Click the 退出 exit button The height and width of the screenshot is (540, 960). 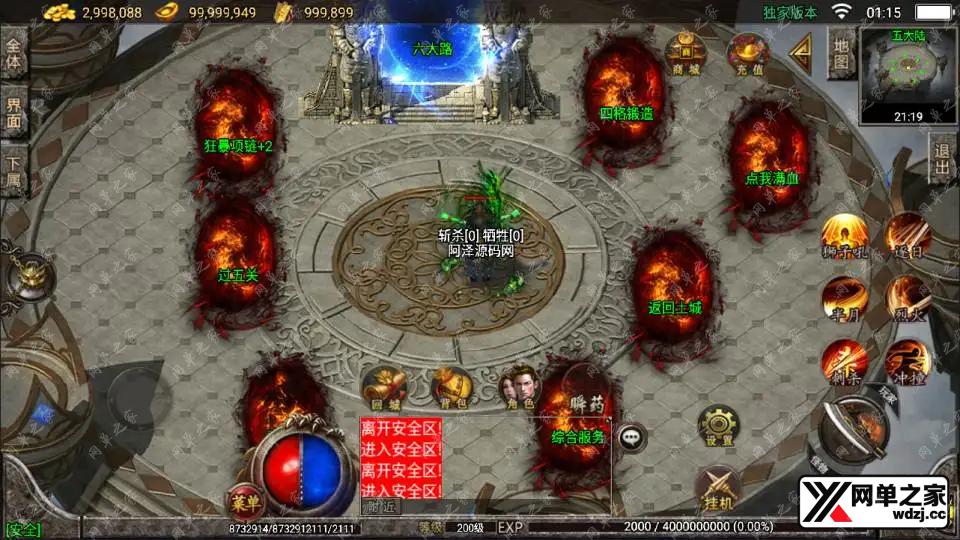pos(941,160)
